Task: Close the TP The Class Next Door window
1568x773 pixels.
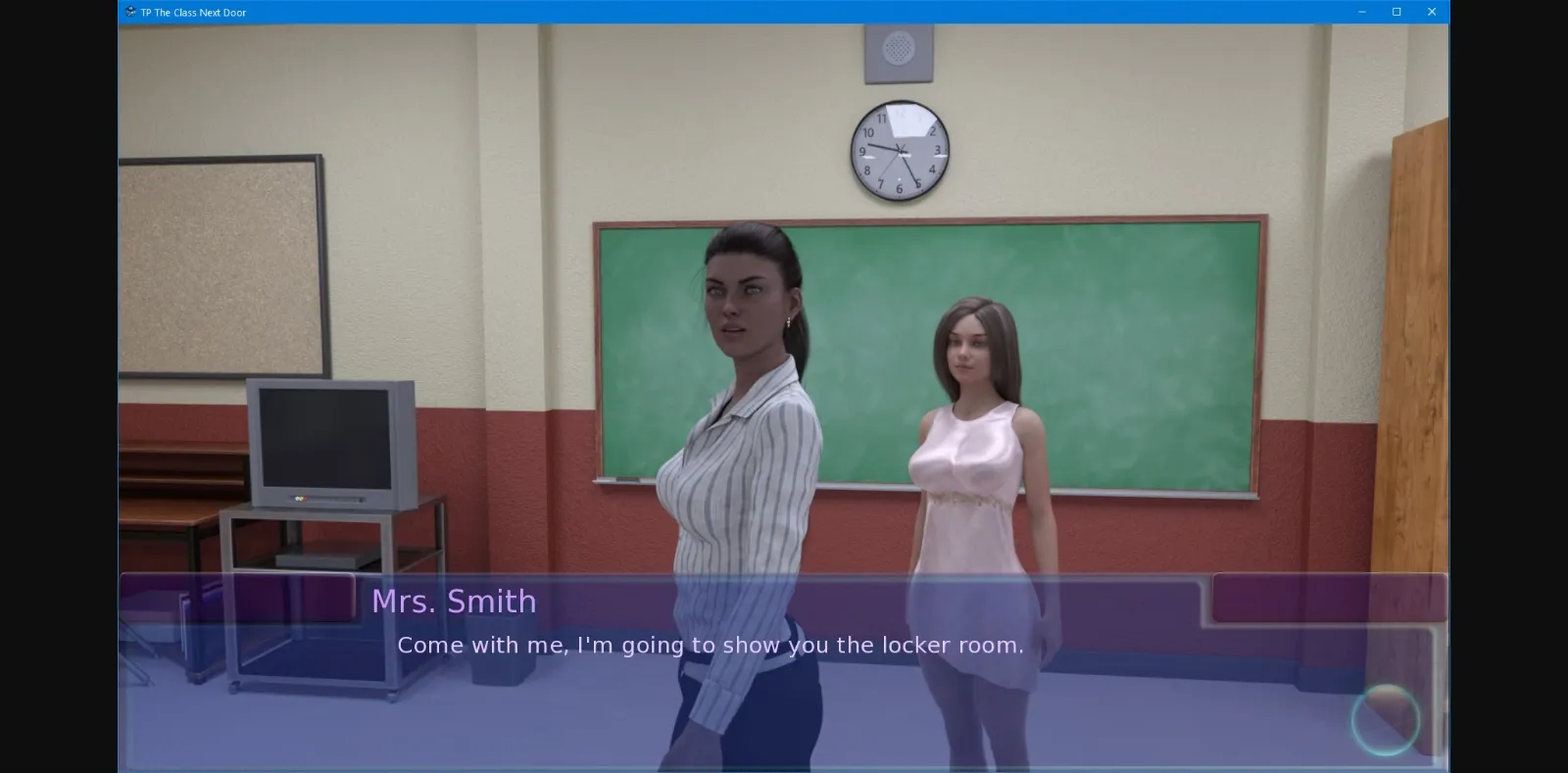Action: point(1431,12)
